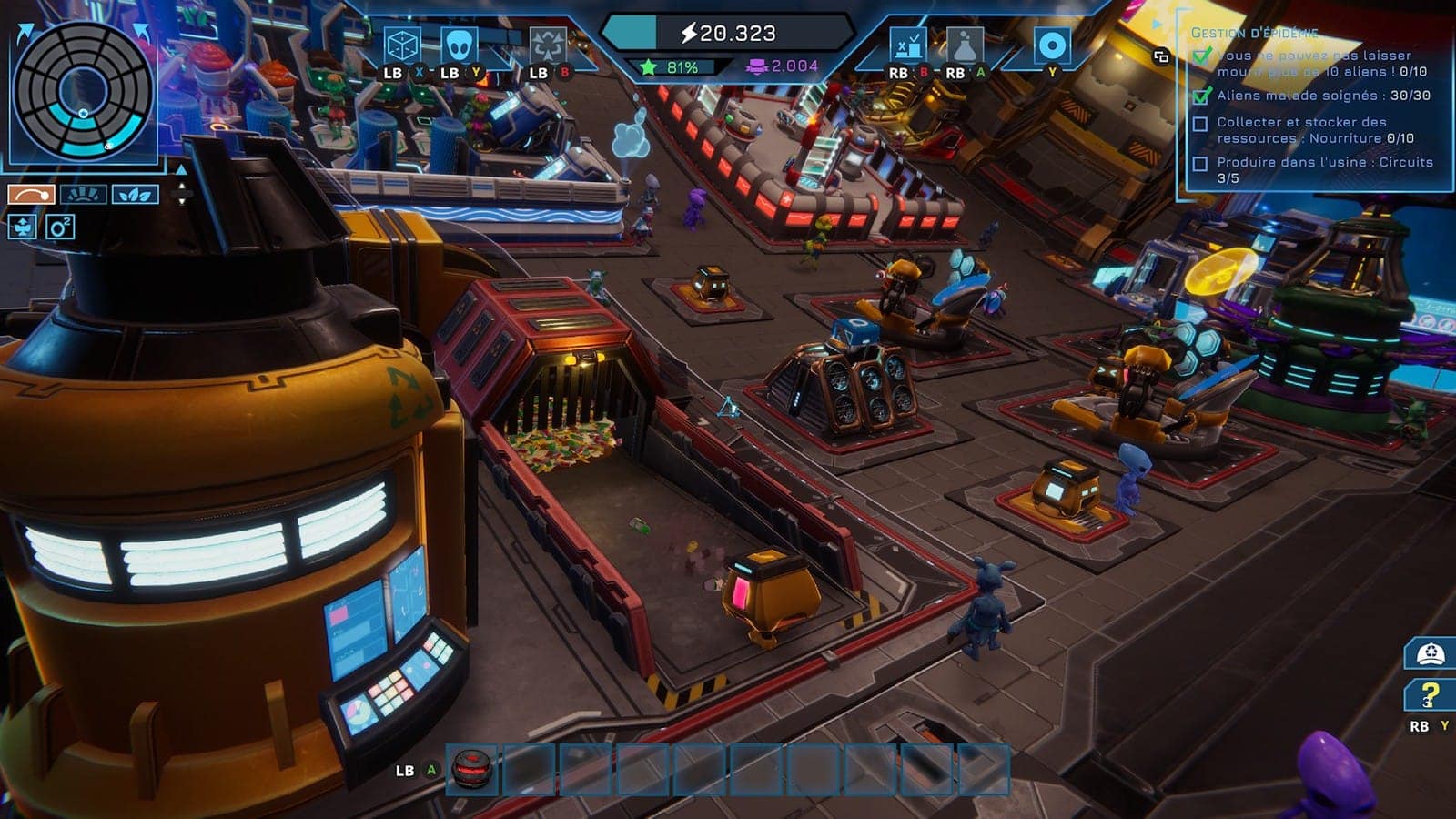Open the recycle cap notification icon

click(x=1430, y=653)
